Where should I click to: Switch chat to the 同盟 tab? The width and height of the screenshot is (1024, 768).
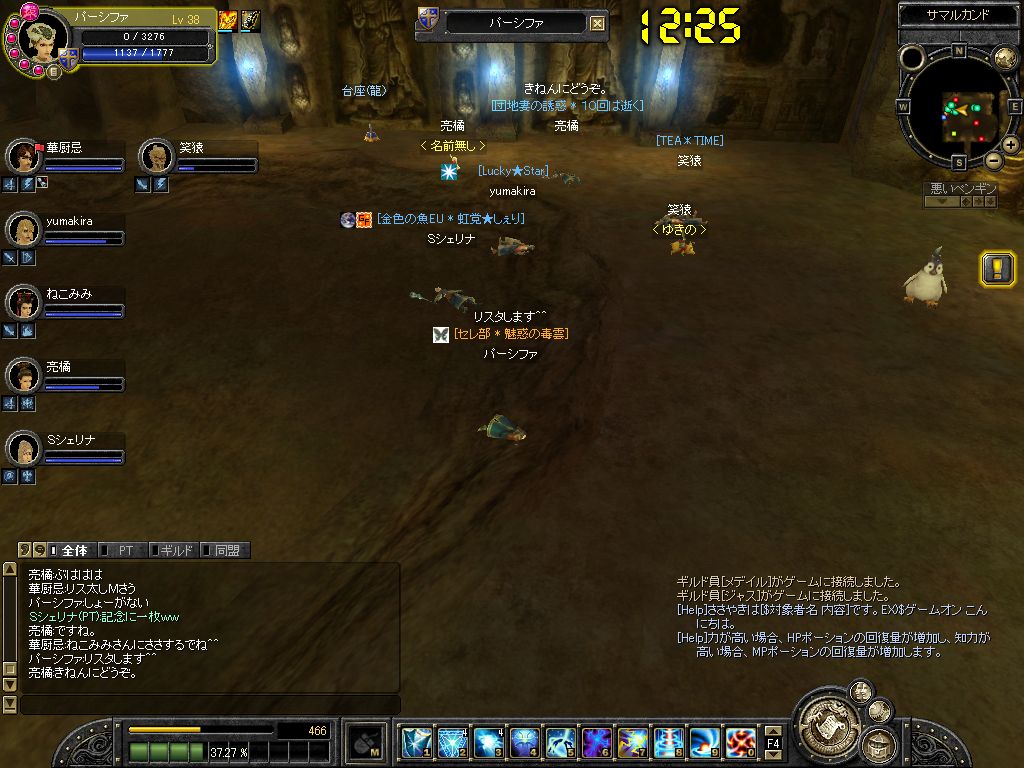click(225, 550)
